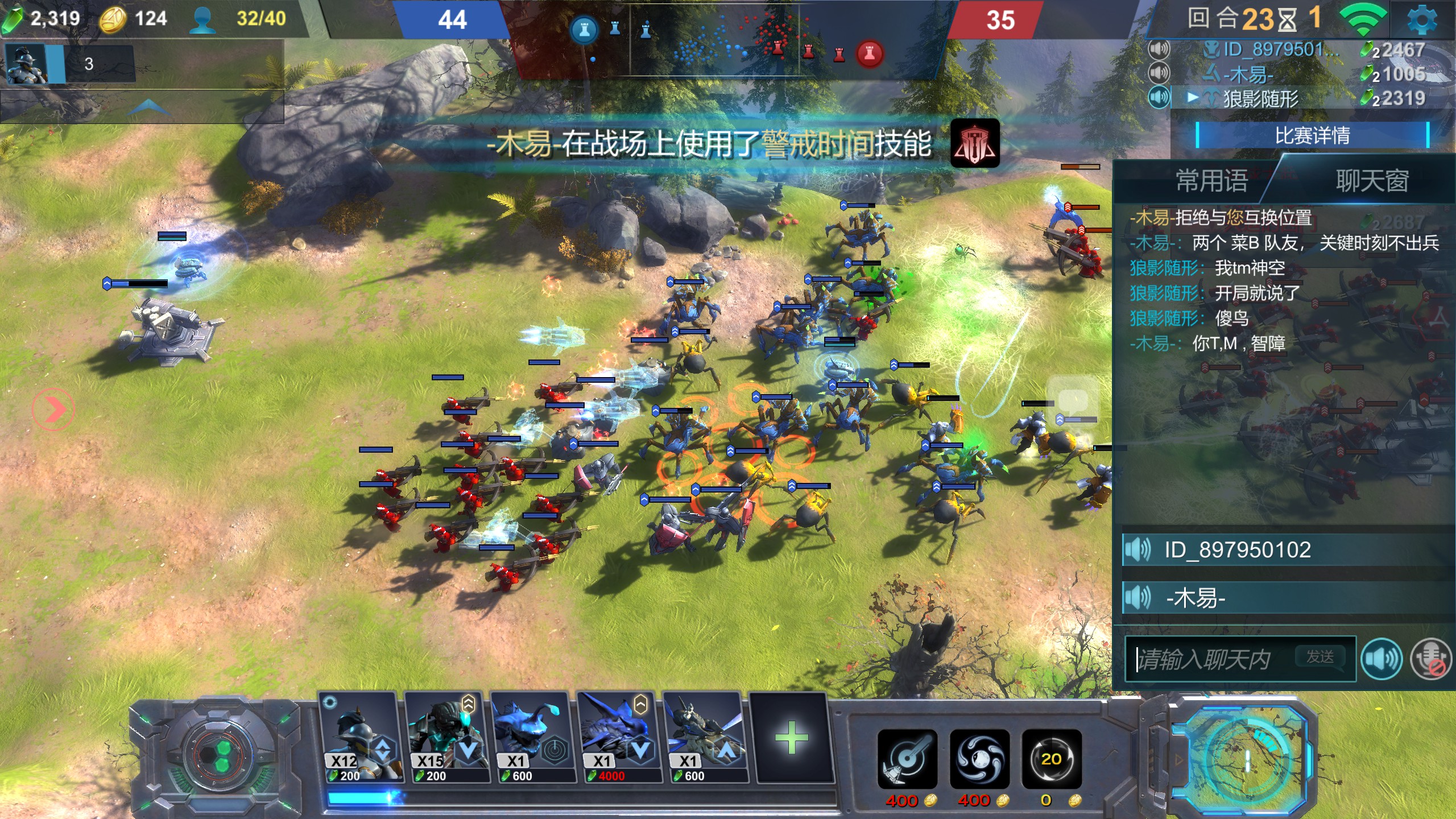The height and width of the screenshot is (819, 1456).
Task: Activate the satellite cannon skill
Action: 907,758
